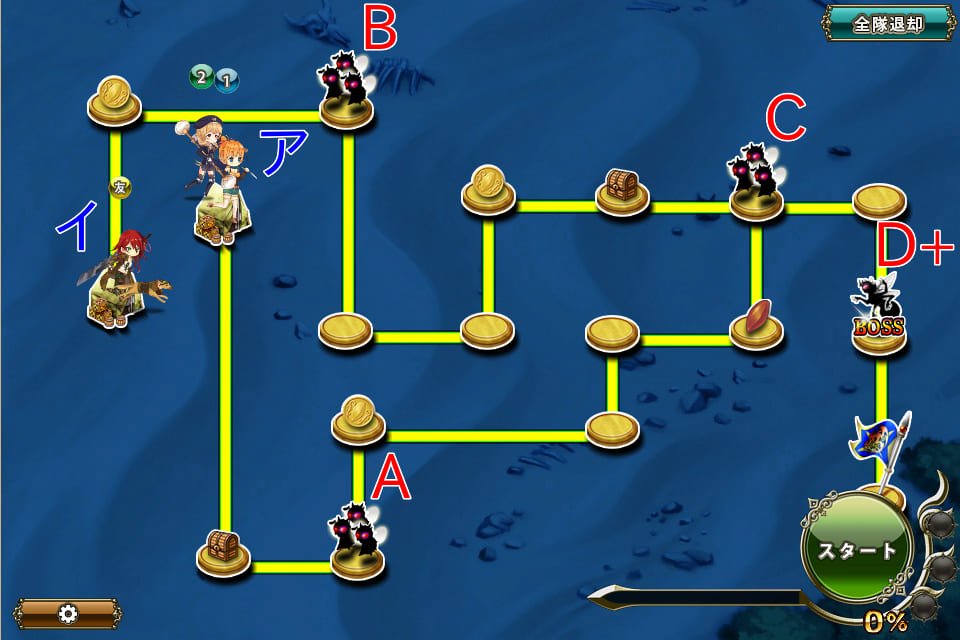
Task: Open settings with the gear button
Action: pos(68,613)
